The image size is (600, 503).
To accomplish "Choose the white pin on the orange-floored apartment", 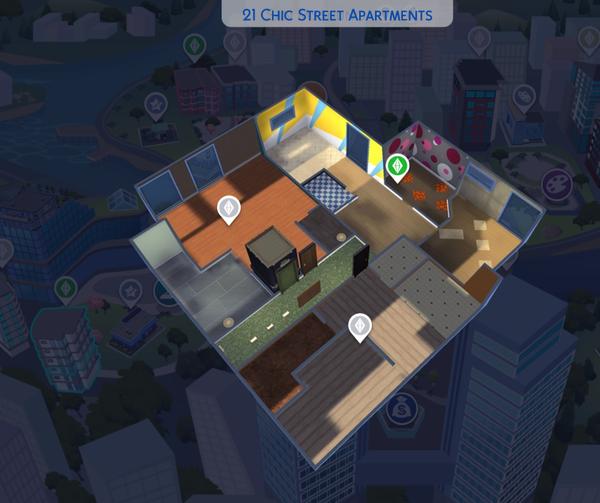I will tap(229, 209).
